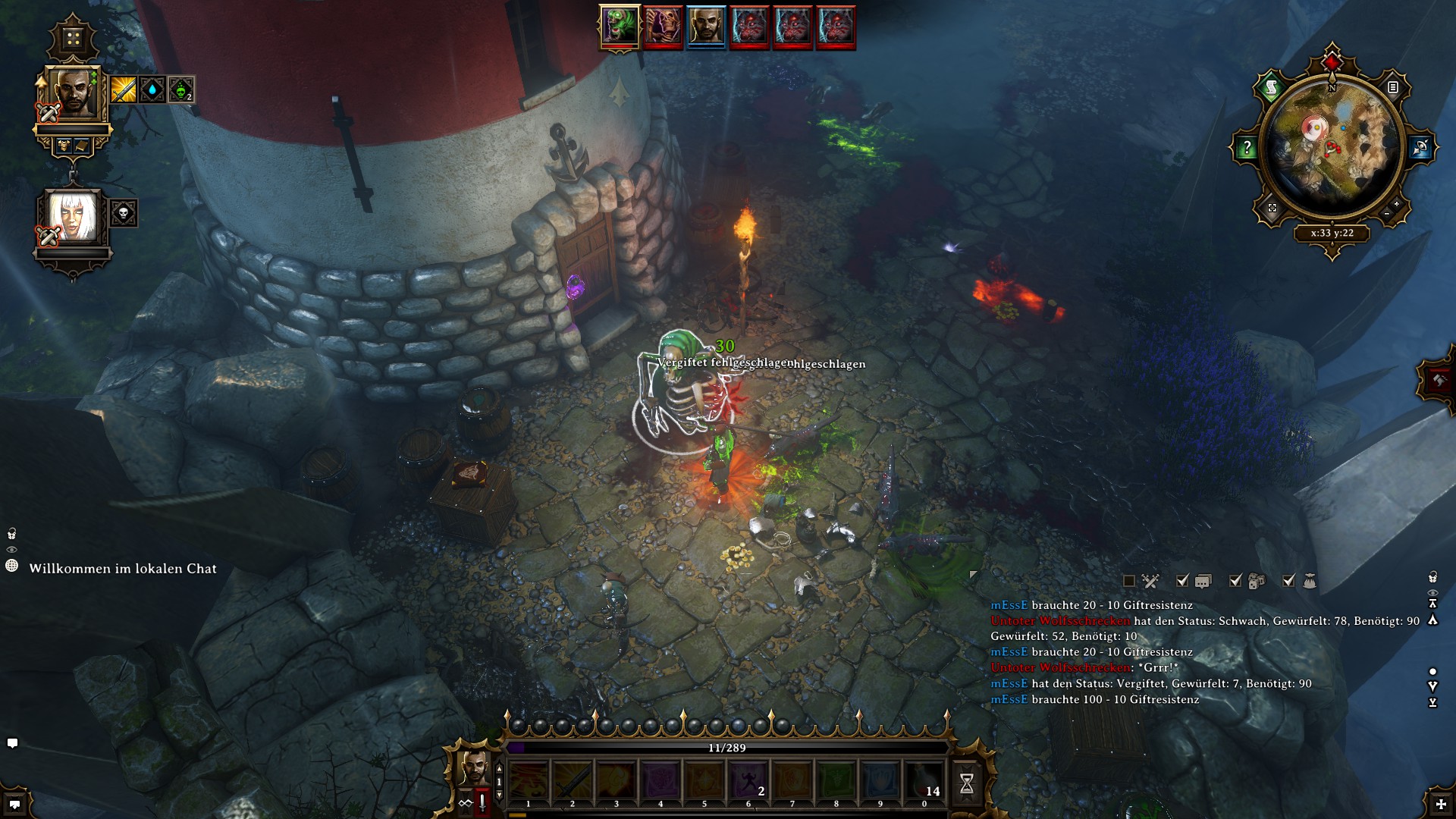Toggle the loot bag log filter checkbox

(1288, 581)
